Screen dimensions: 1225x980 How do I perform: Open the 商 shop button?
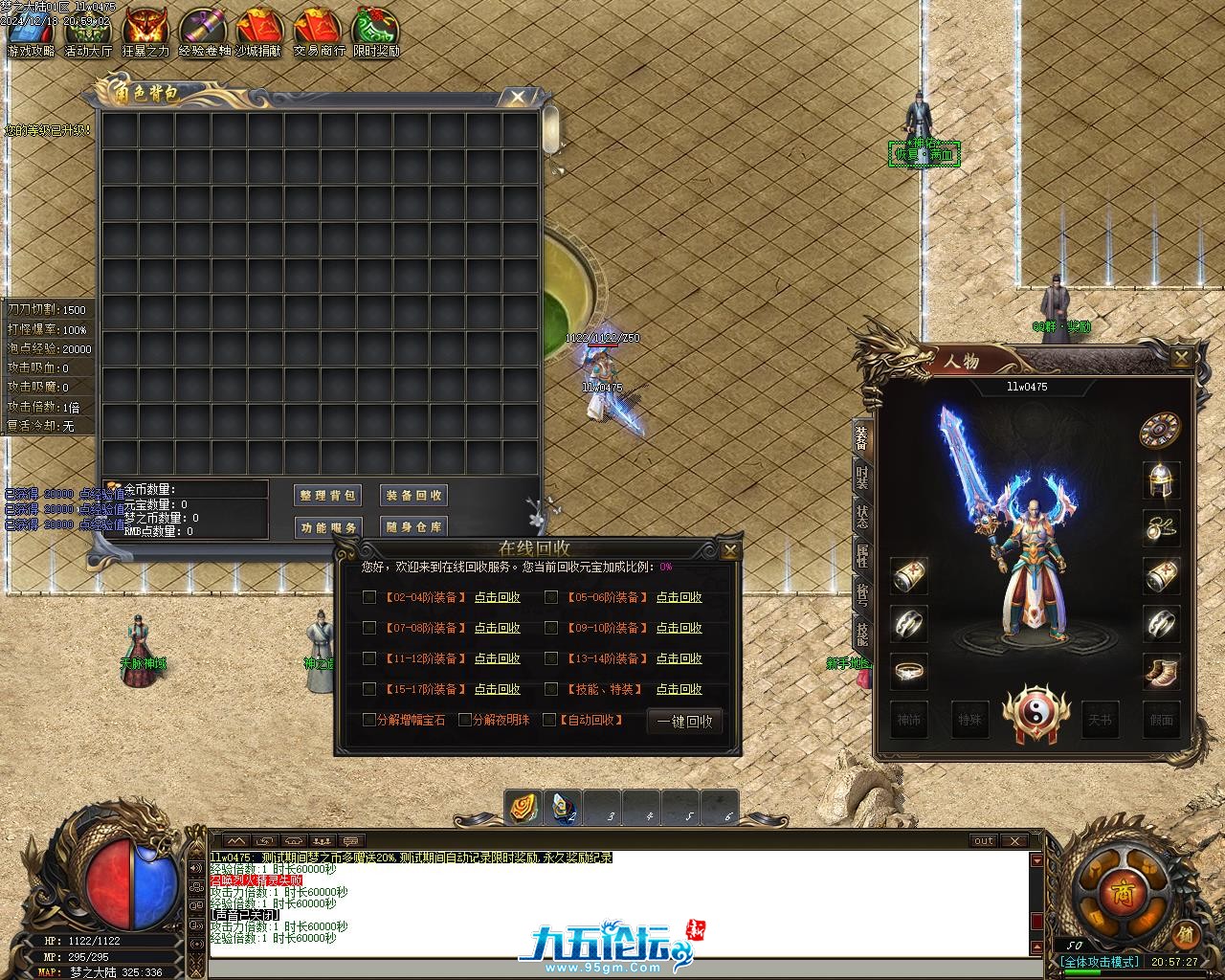pyautogui.click(x=1120, y=892)
